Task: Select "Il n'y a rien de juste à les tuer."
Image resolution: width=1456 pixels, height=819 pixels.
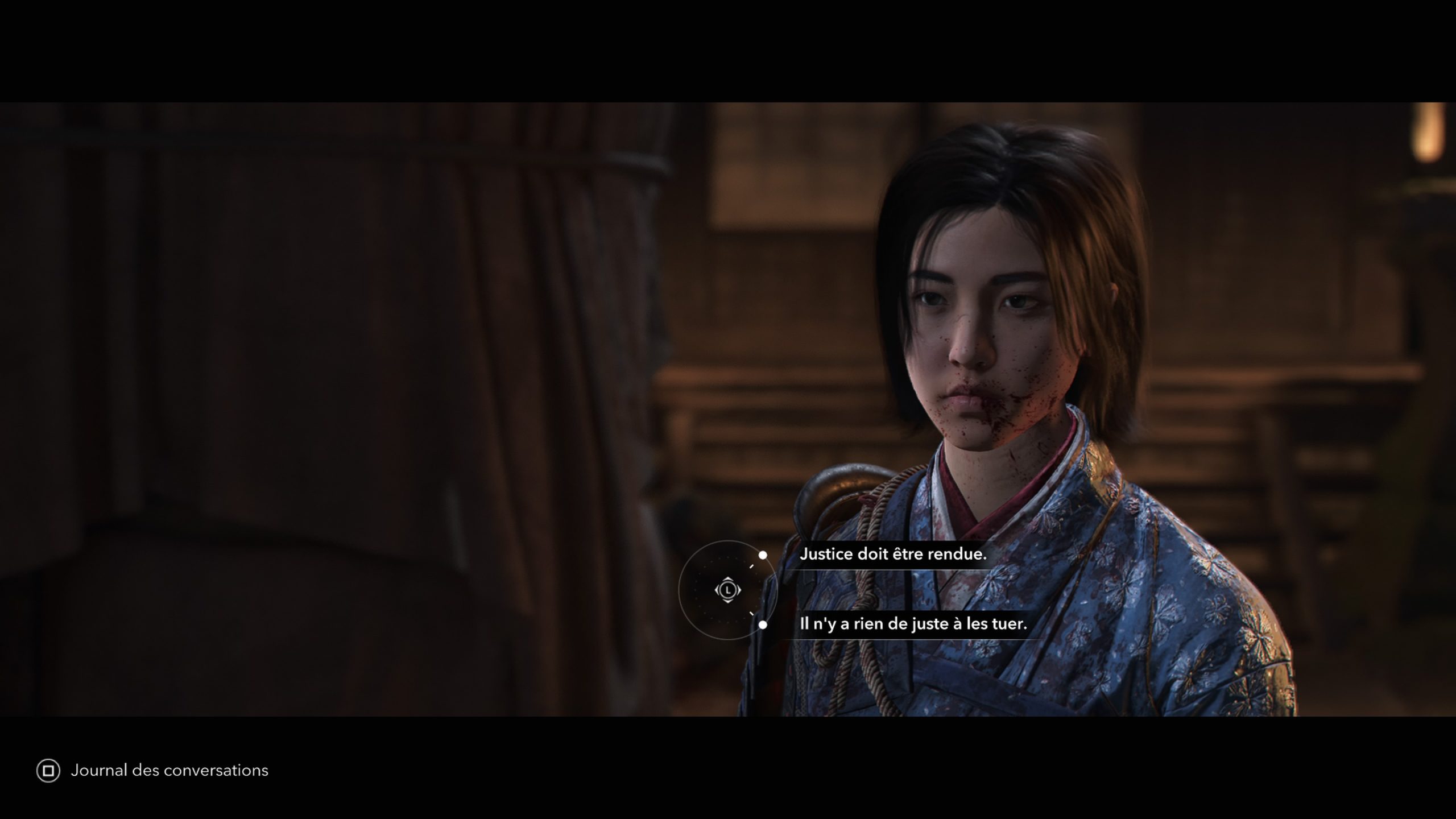Action: point(913,624)
